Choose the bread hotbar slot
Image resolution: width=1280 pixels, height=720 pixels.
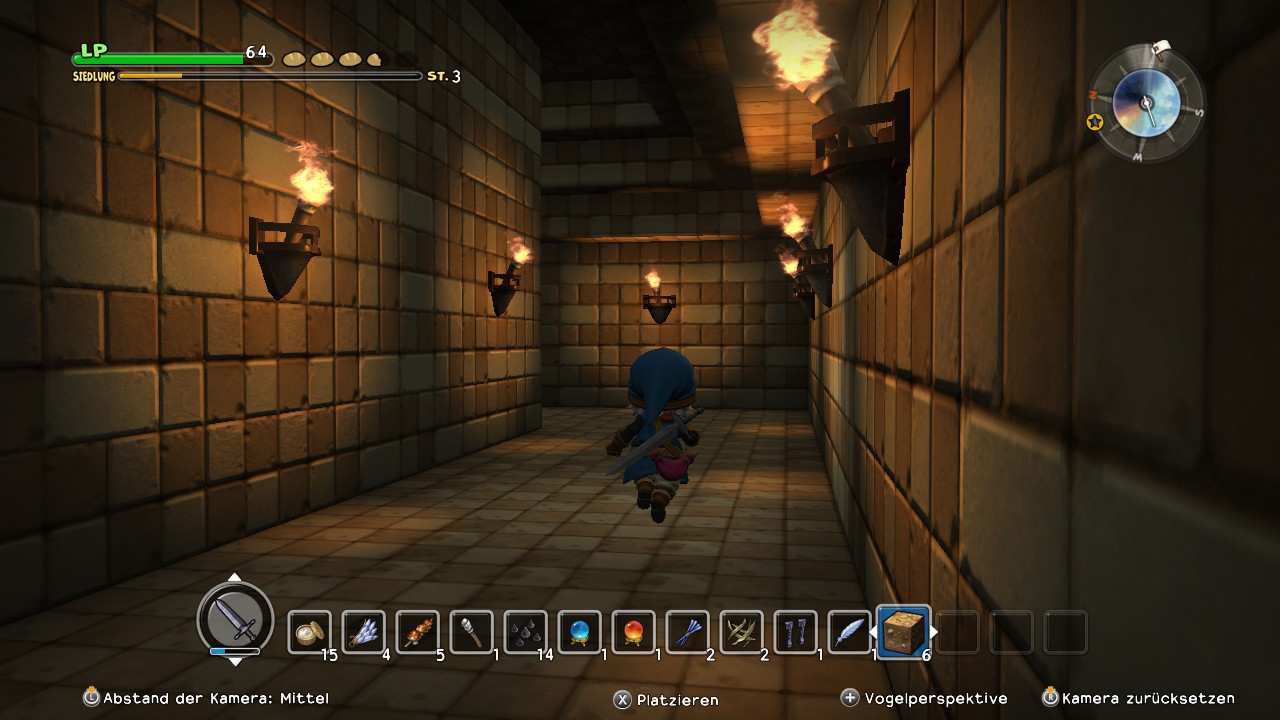point(309,632)
